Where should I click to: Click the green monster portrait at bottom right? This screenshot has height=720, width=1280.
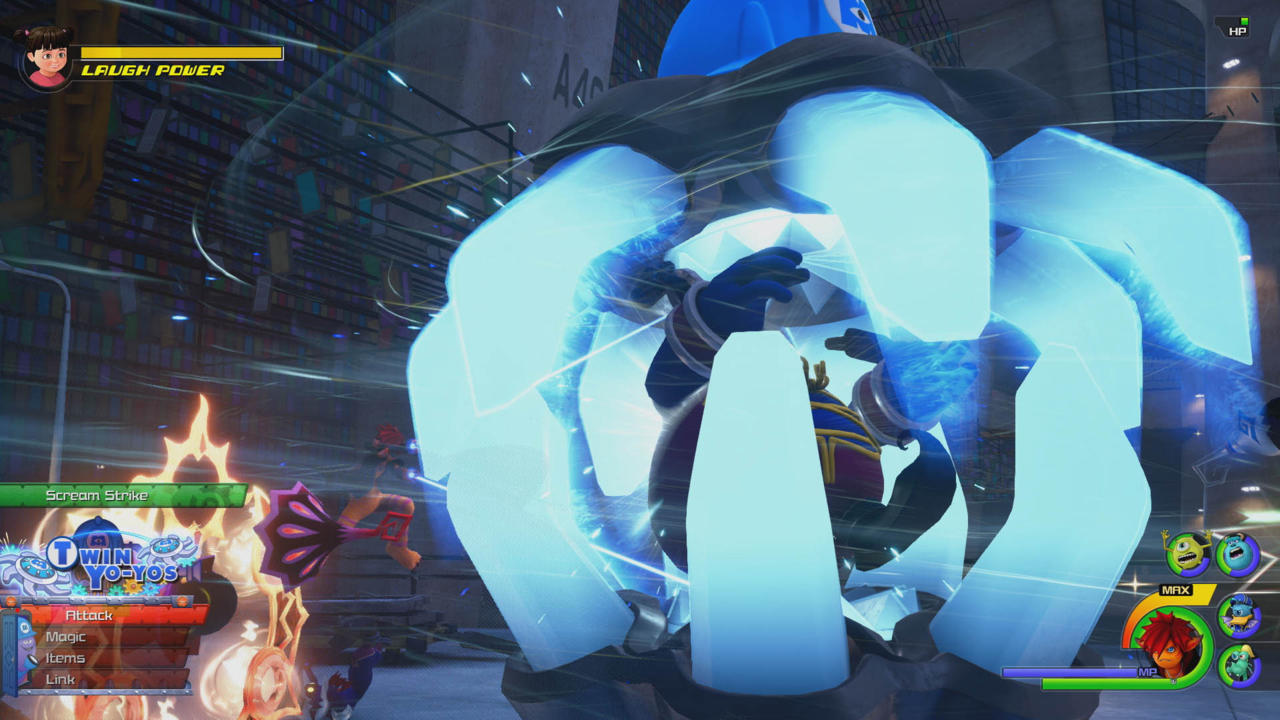(1240, 663)
